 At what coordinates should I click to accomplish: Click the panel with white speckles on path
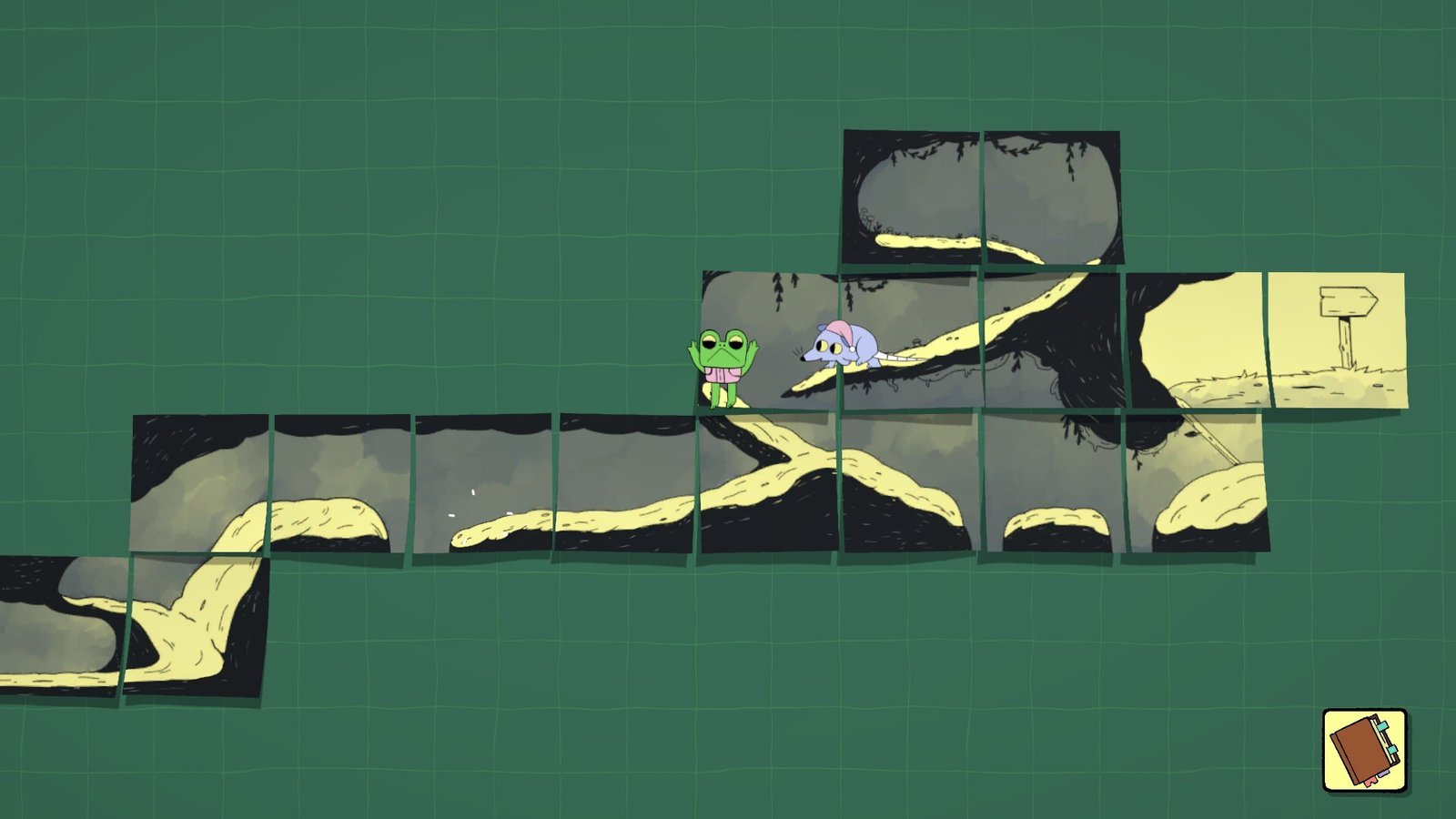pos(482,482)
